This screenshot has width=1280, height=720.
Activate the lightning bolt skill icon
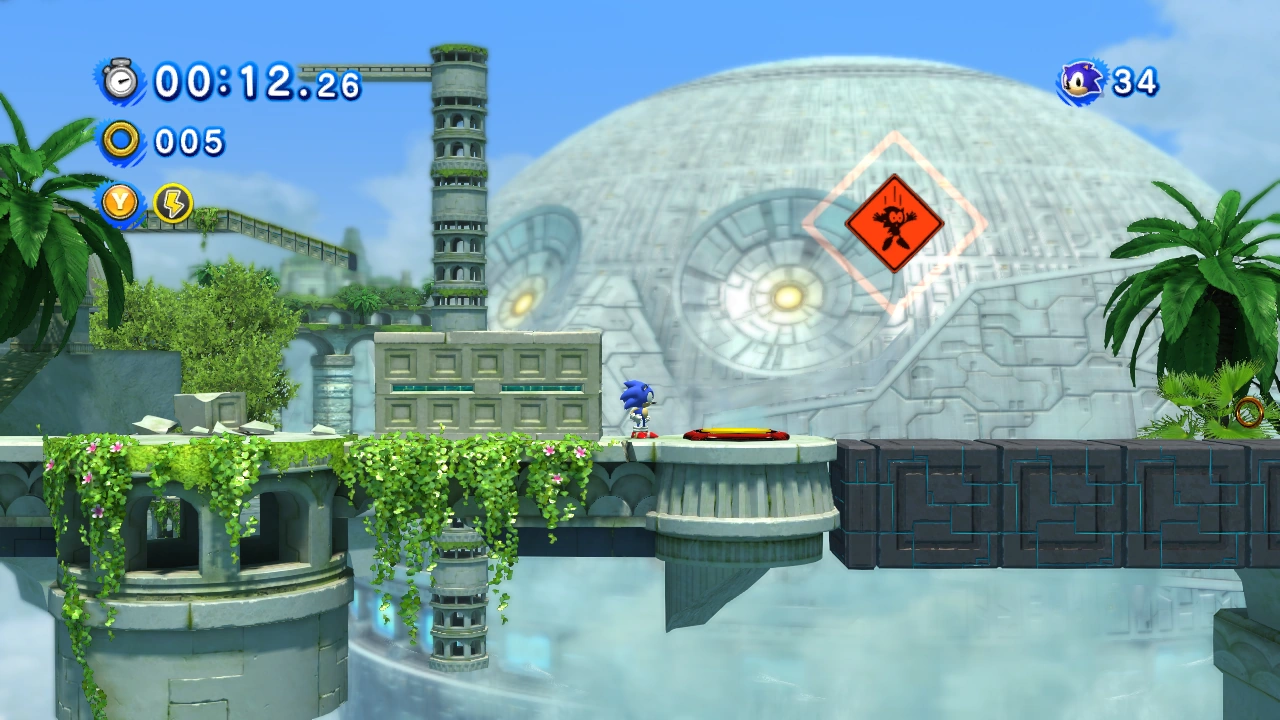[x=173, y=203]
